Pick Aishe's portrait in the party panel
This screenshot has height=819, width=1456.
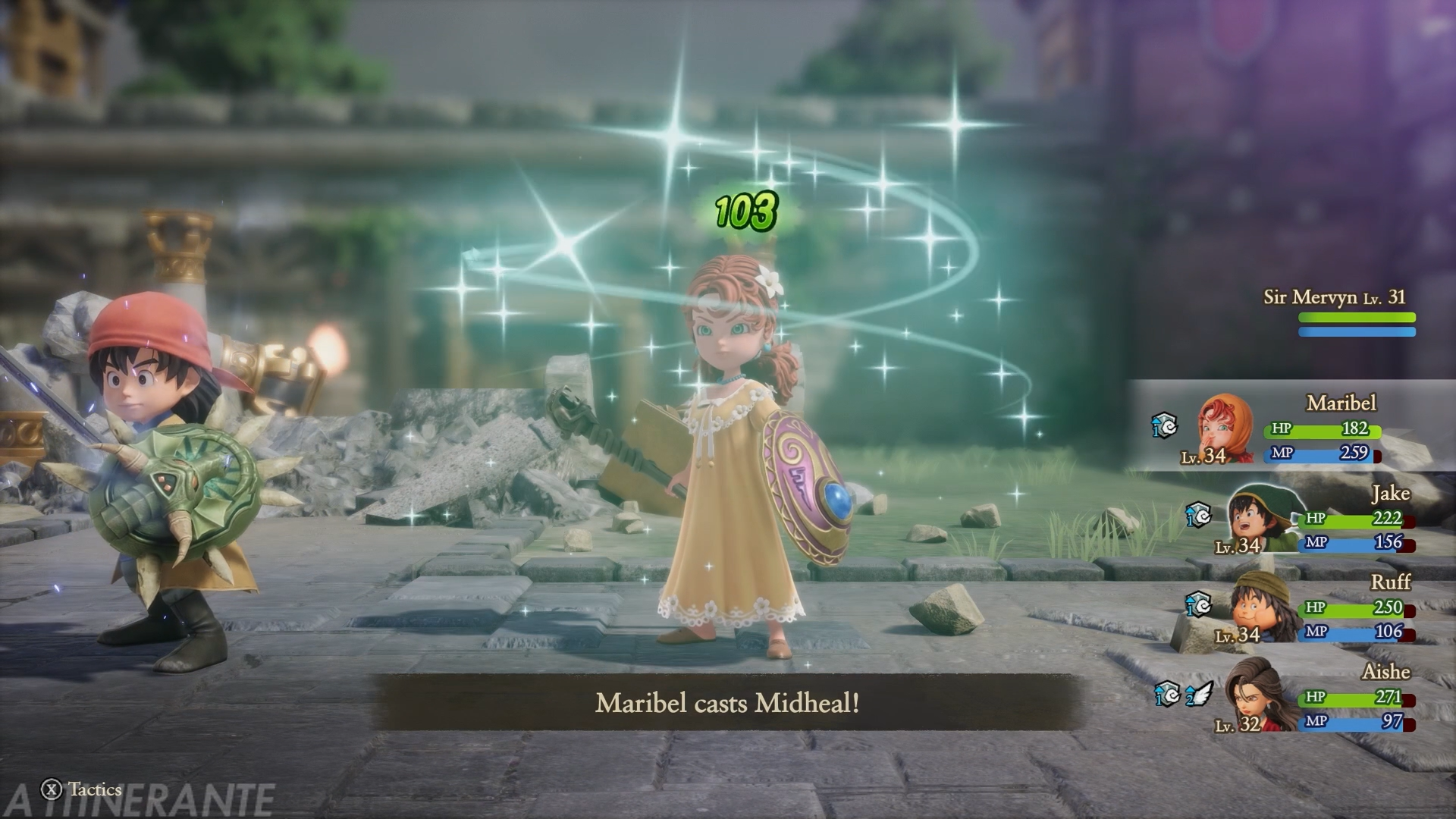click(x=1255, y=696)
